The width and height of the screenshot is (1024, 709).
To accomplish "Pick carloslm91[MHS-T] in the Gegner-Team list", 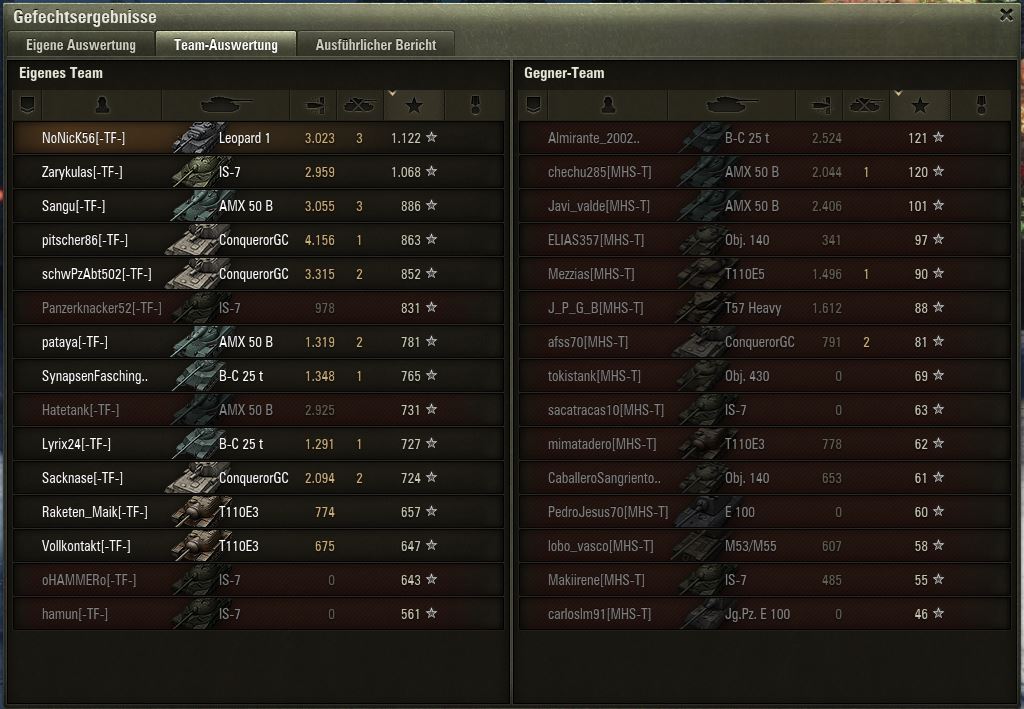I will (x=764, y=614).
